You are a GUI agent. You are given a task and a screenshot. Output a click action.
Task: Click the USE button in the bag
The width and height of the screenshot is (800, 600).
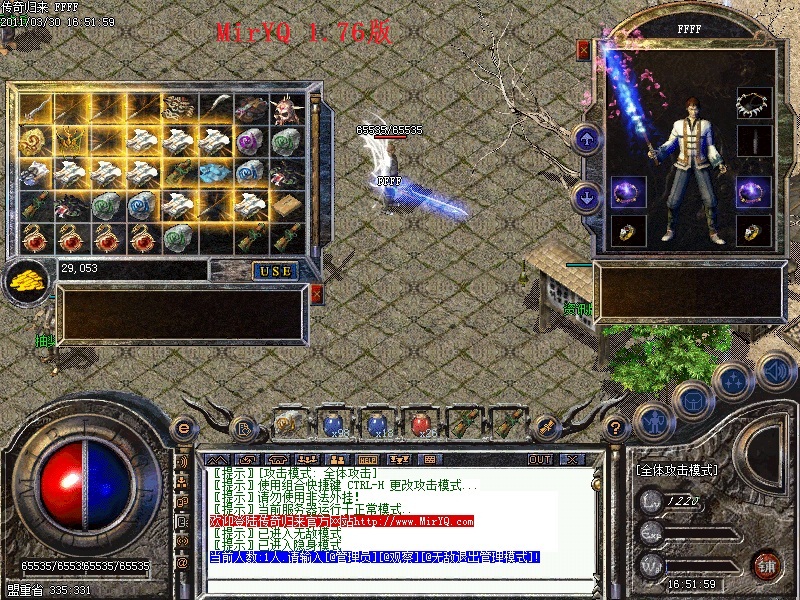[273, 271]
